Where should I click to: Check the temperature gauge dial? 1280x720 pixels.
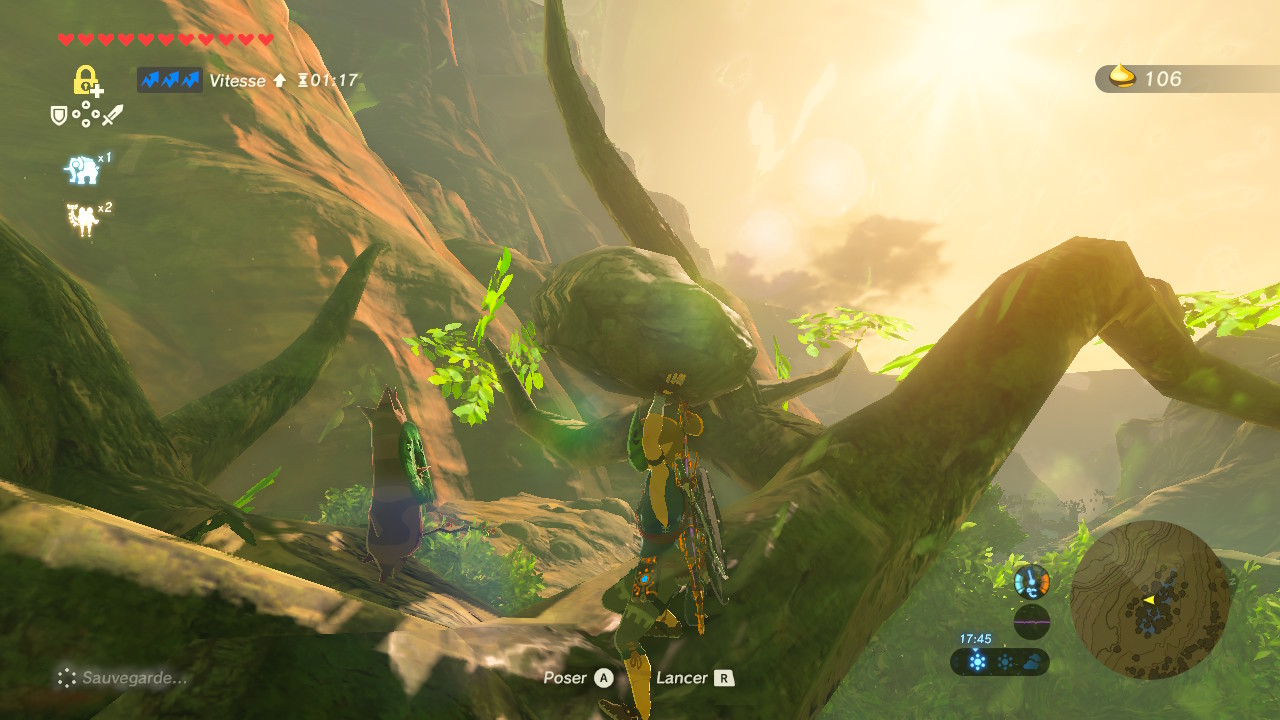click(x=1031, y=581)
